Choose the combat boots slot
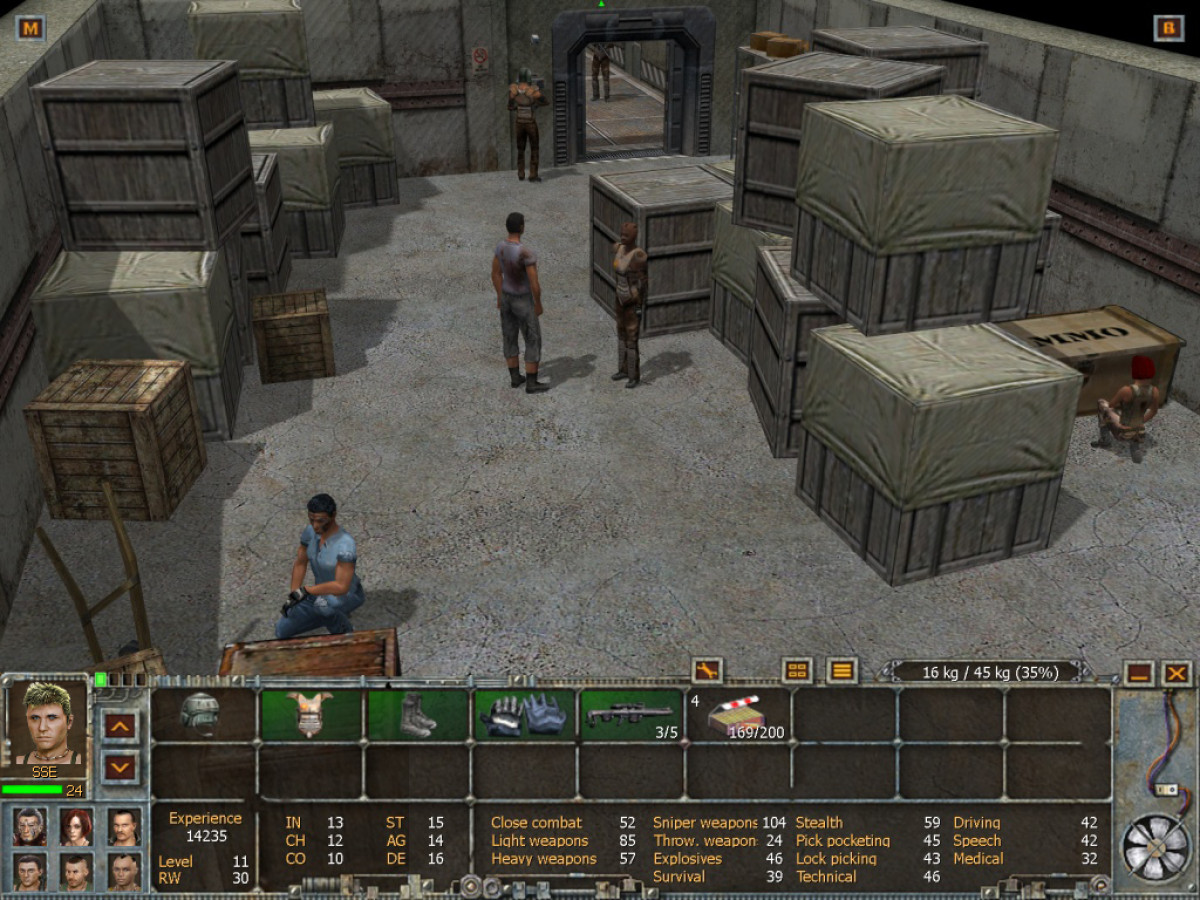1200x900 pixels. [417, 715]
